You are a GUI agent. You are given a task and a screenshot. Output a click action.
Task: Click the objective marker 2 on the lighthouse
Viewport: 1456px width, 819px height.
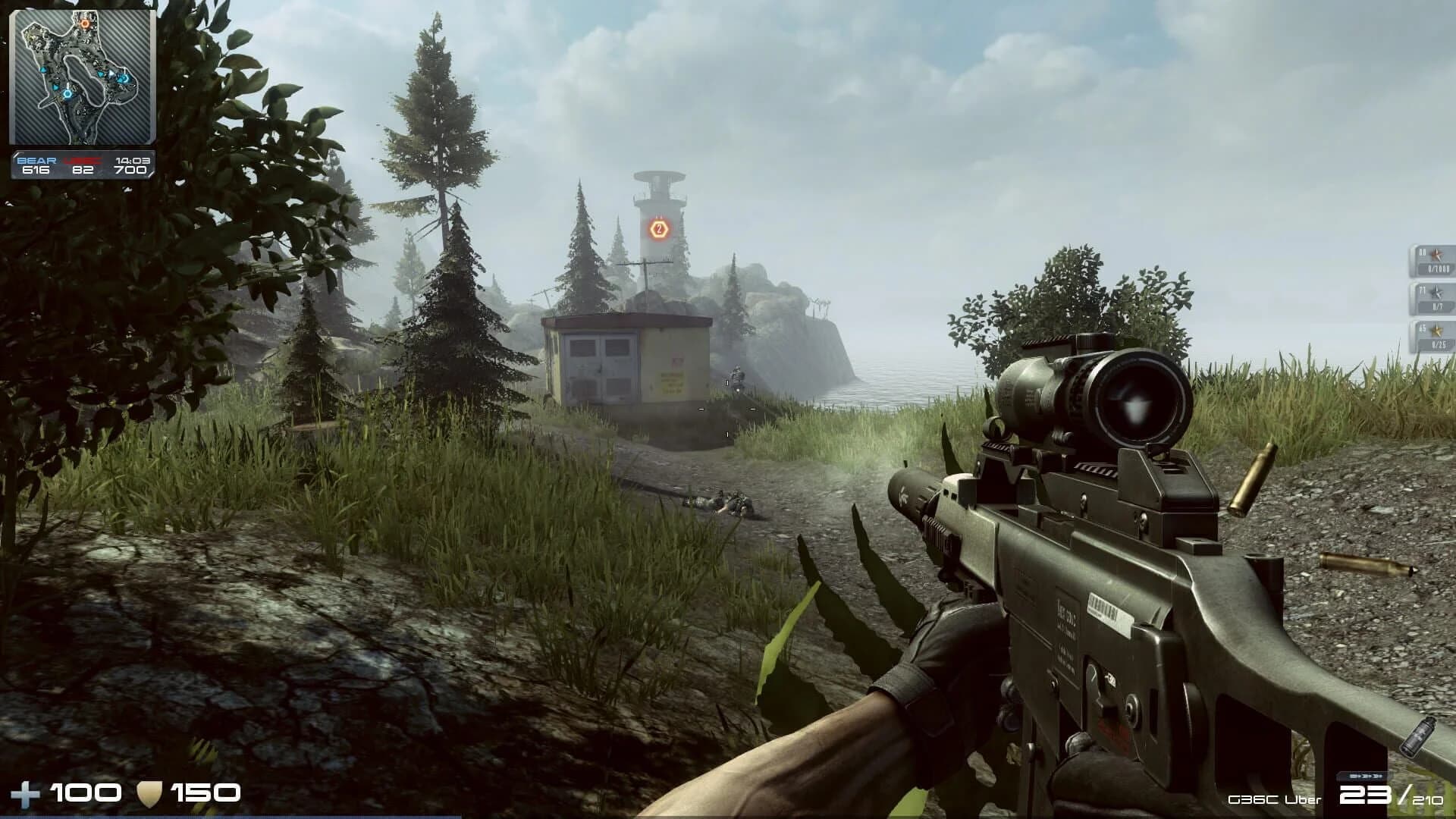(659, 227)
